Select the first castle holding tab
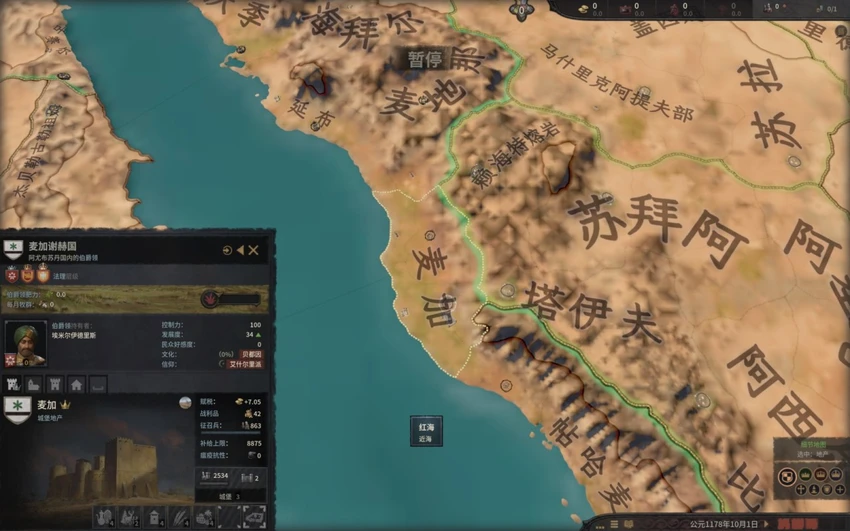Viewport: 850px width, 531px height. pos(13,384)
